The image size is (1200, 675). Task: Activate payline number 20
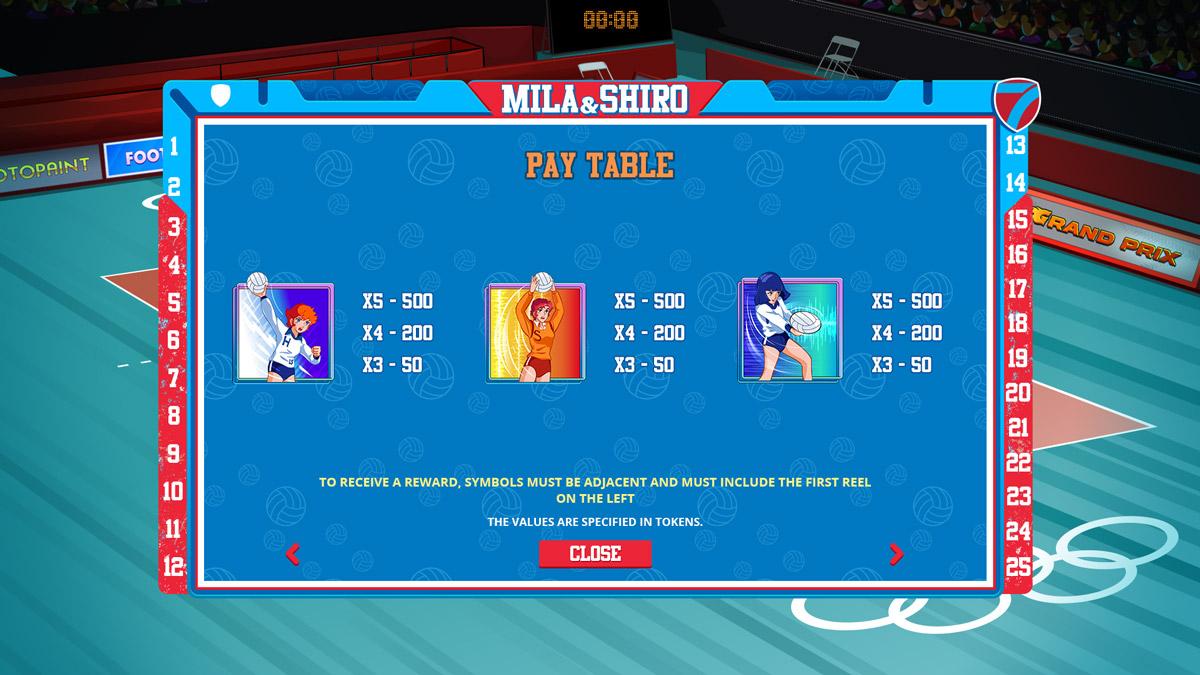point(1018,393)
